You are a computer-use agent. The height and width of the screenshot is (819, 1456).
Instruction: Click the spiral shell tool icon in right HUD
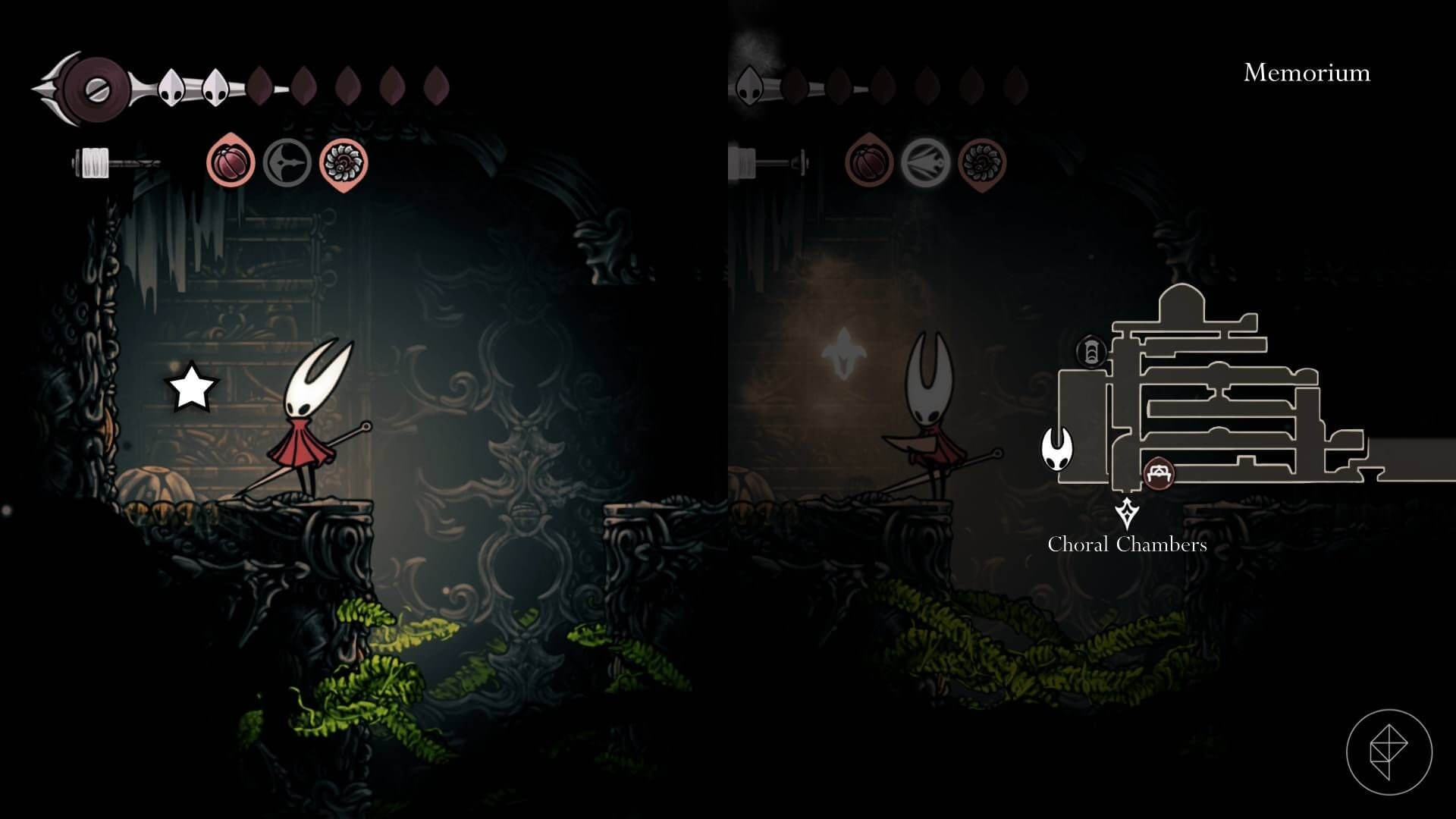984,162
